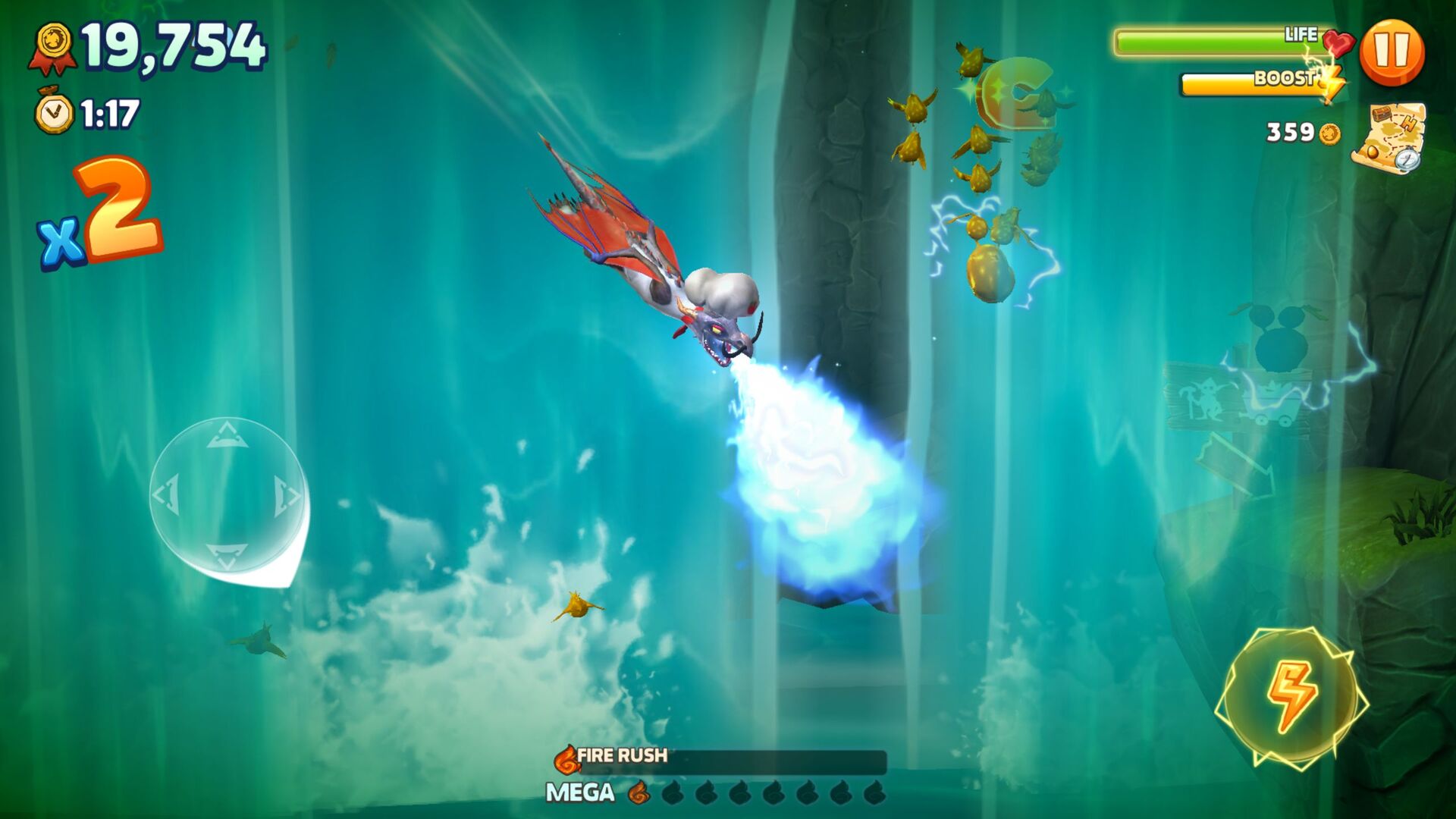Tap the virtual joystick's down arrow
The height and width of the screenshot is (819, 1456).
point(227,556)
